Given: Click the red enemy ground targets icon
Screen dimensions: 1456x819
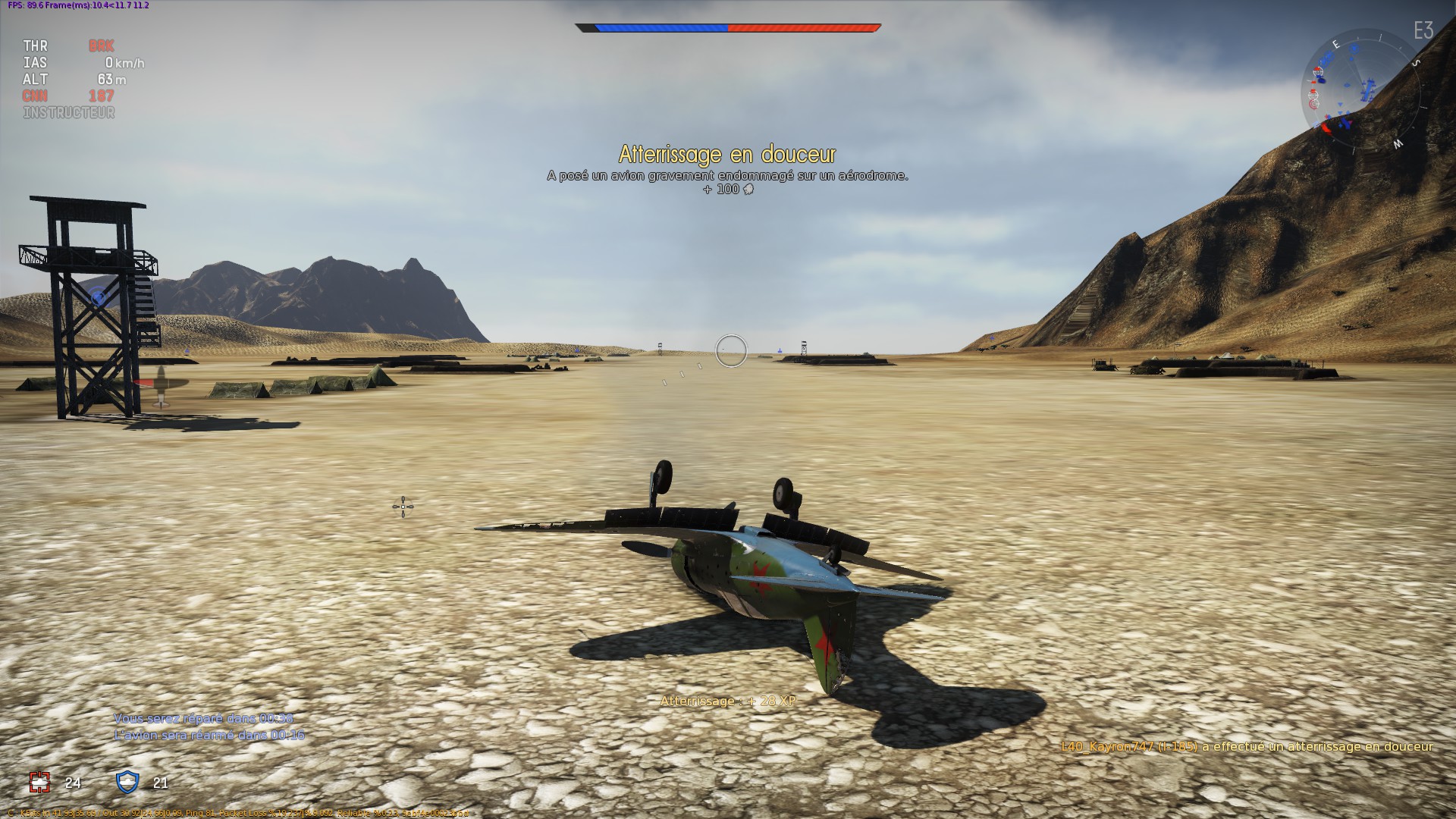Looking at the screenshot, I should [x=39, y=782].
